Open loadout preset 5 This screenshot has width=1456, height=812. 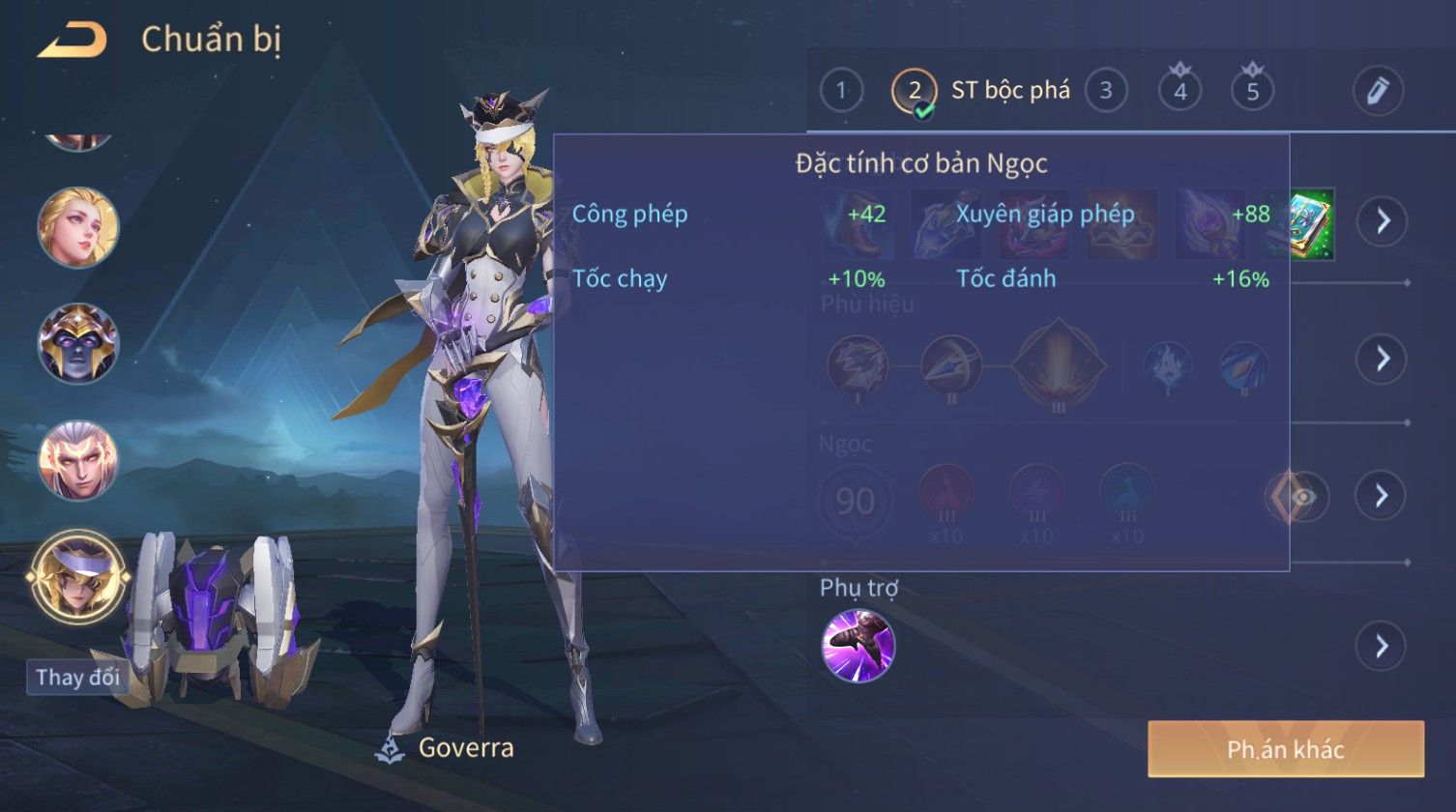click(1252, 92)
